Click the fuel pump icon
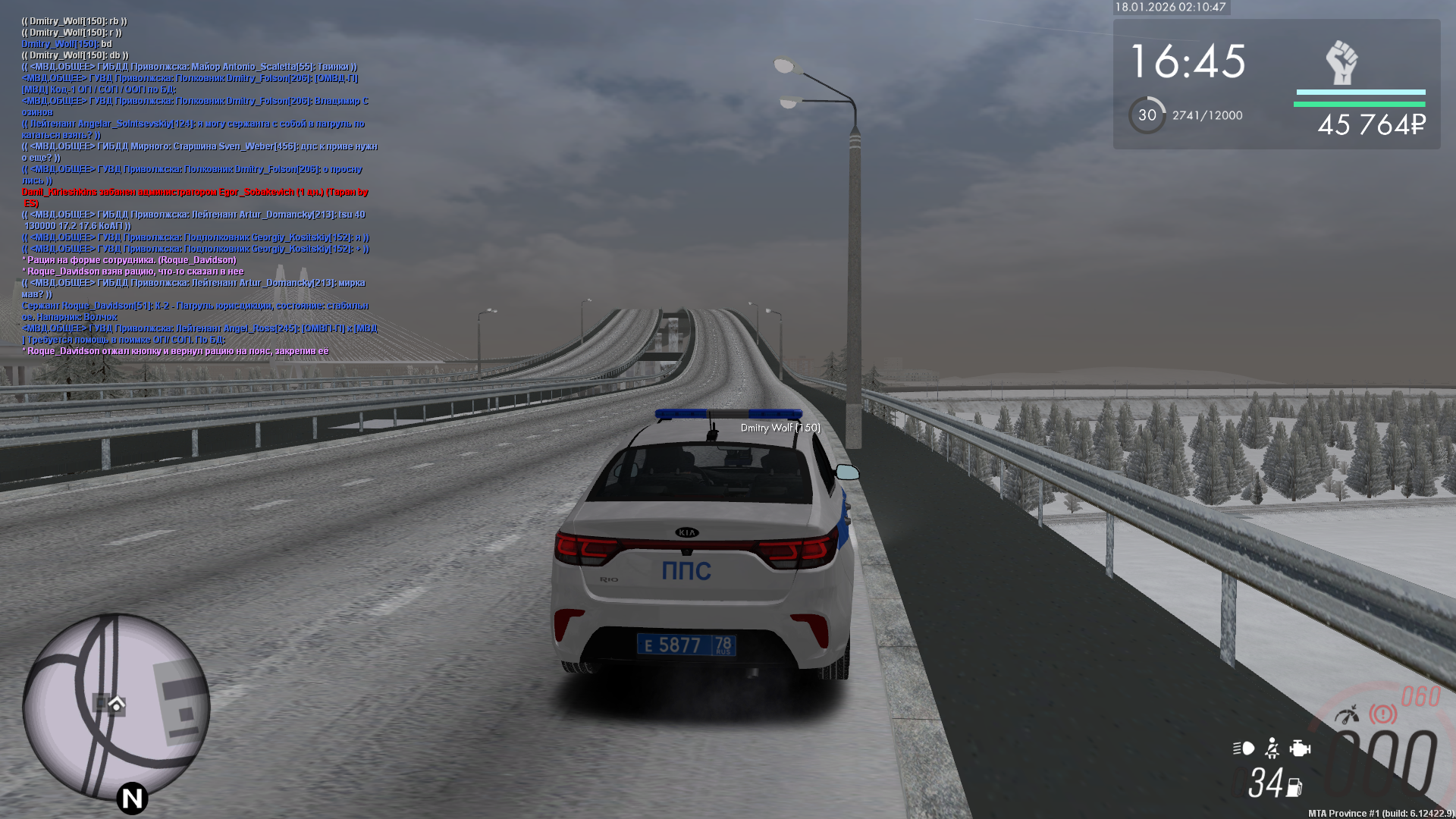This screenshot has width=1456, height=819. pos(1294,788)
